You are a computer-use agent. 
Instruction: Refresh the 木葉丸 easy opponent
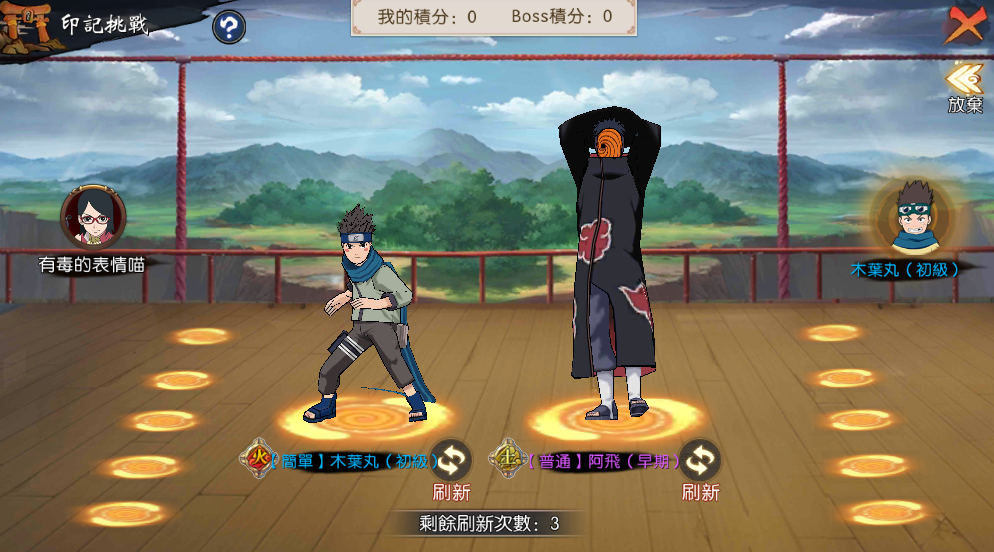coord(451,461)
